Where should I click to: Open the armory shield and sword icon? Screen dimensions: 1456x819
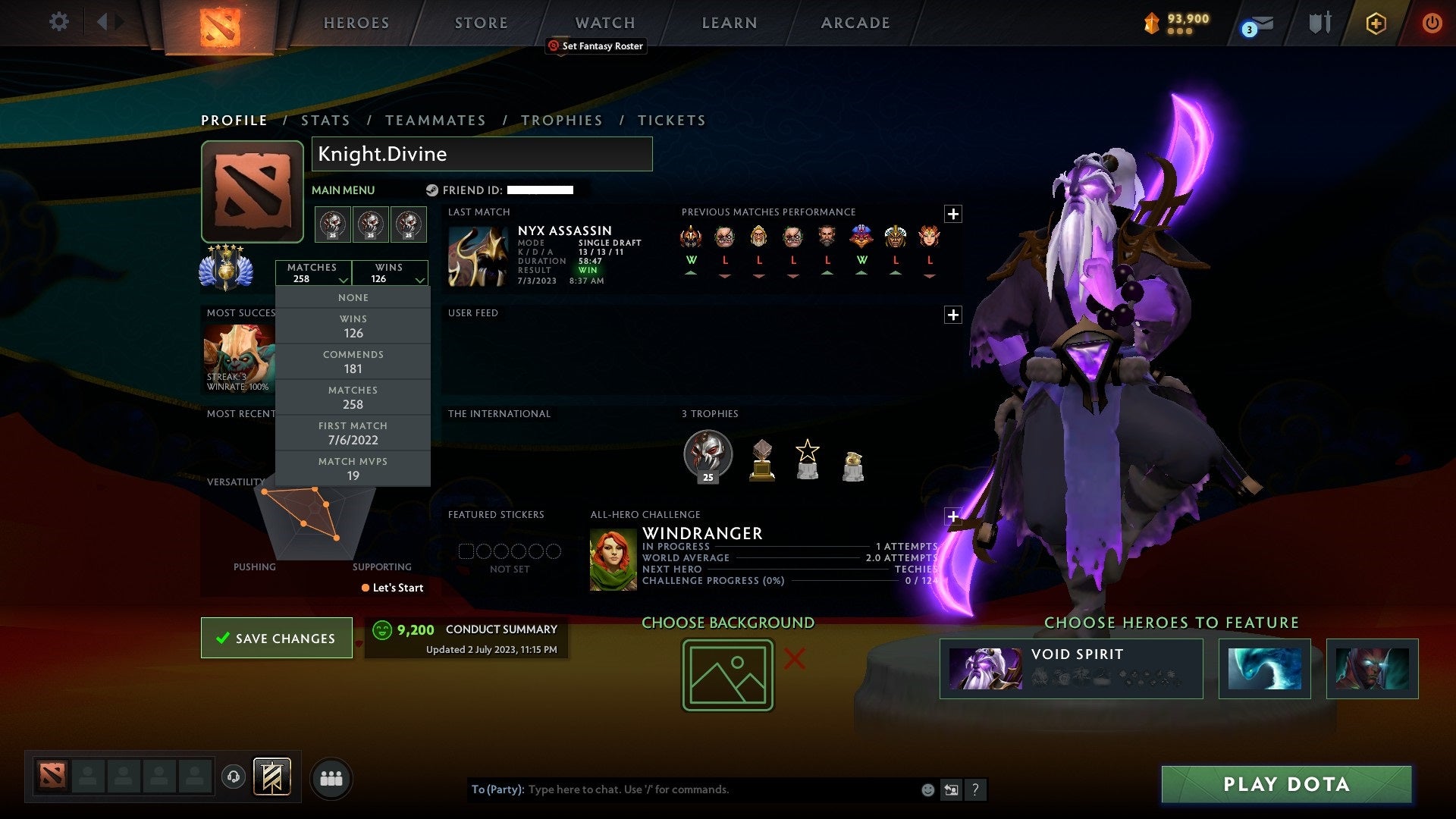pyautogui.click(x=1319, y=23)
